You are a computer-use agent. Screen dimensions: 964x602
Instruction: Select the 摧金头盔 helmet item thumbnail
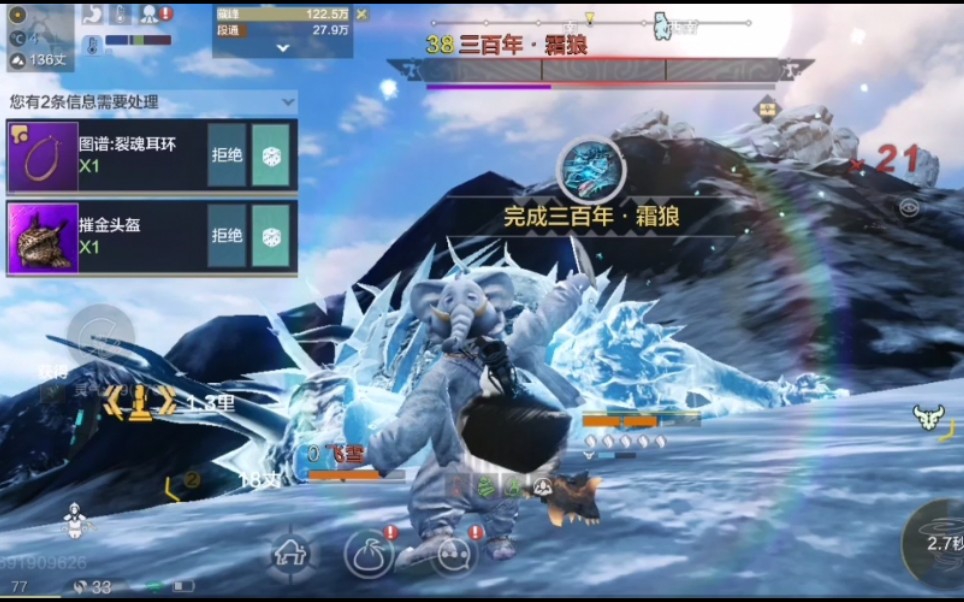click(x=43, y=237)
